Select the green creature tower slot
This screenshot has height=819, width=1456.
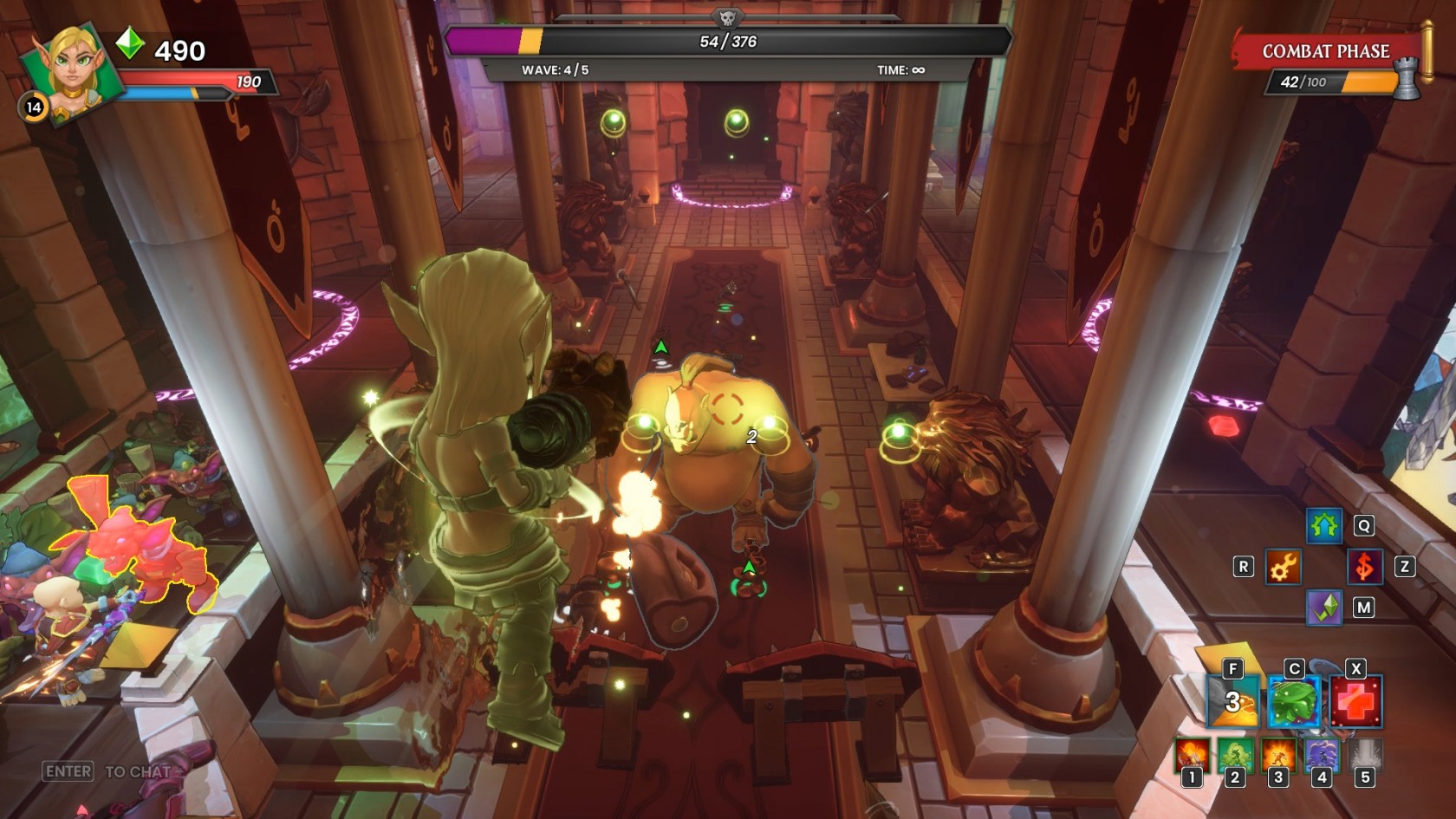(x=1235, y=755)
